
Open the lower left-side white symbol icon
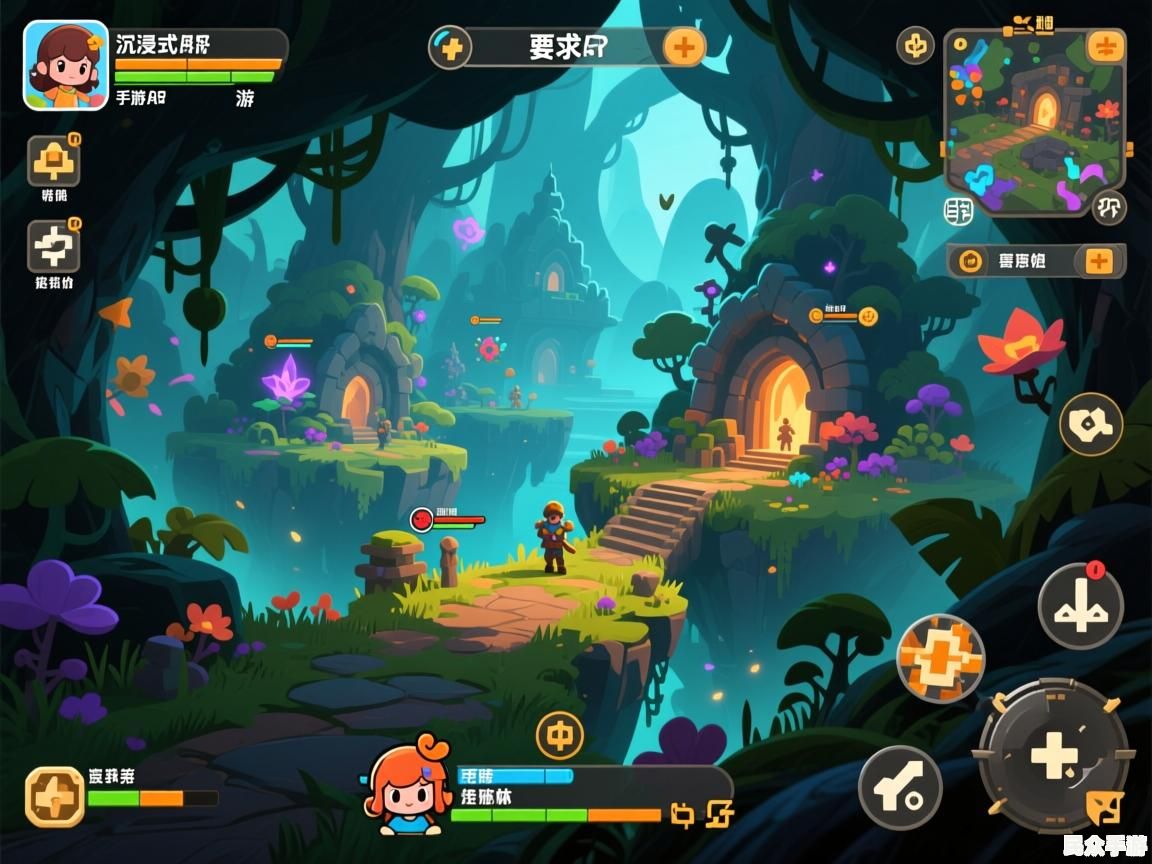pyautogui.click(x=54, y=247)
